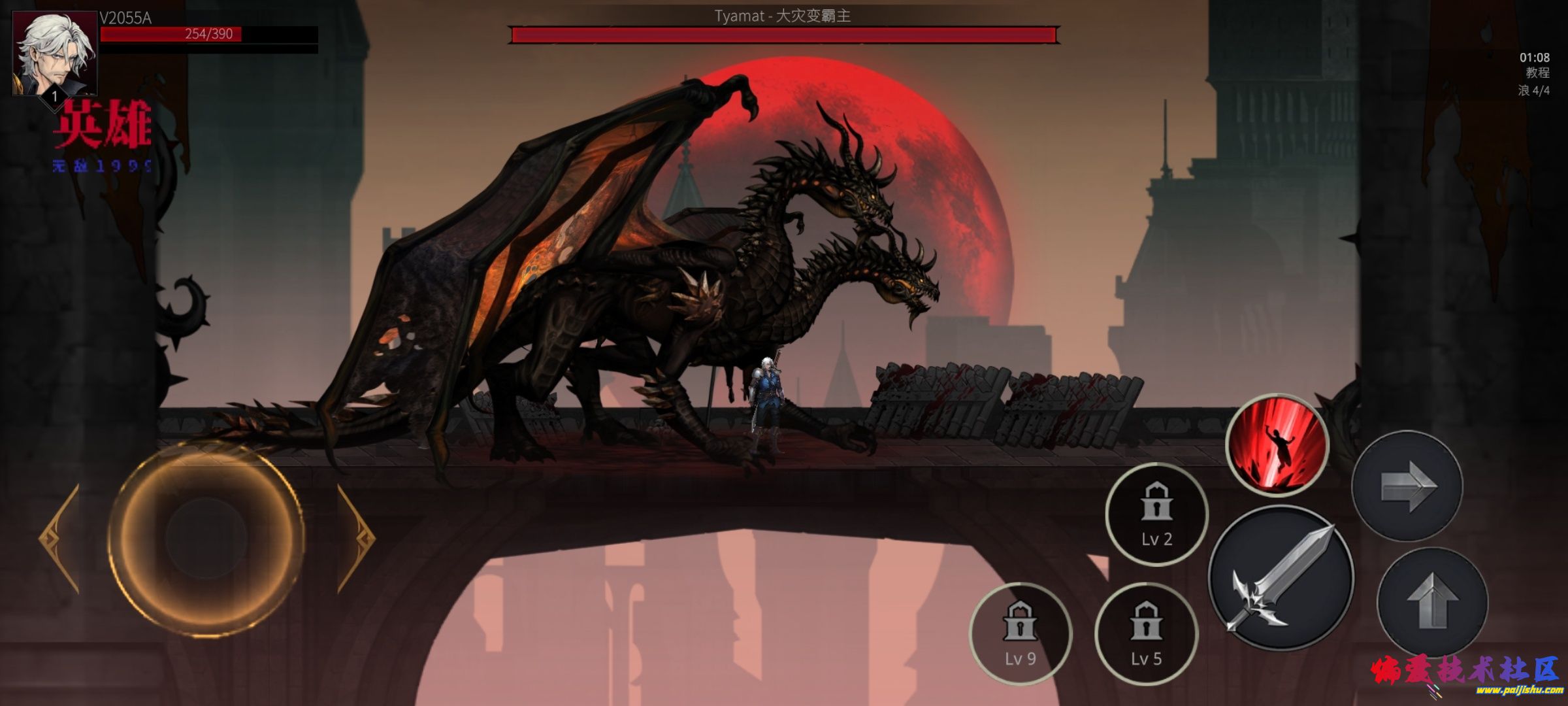Screen dimensions: 1568x706
Task: Select the locked Lv 9 skill slot
Action: [1020, 634]
